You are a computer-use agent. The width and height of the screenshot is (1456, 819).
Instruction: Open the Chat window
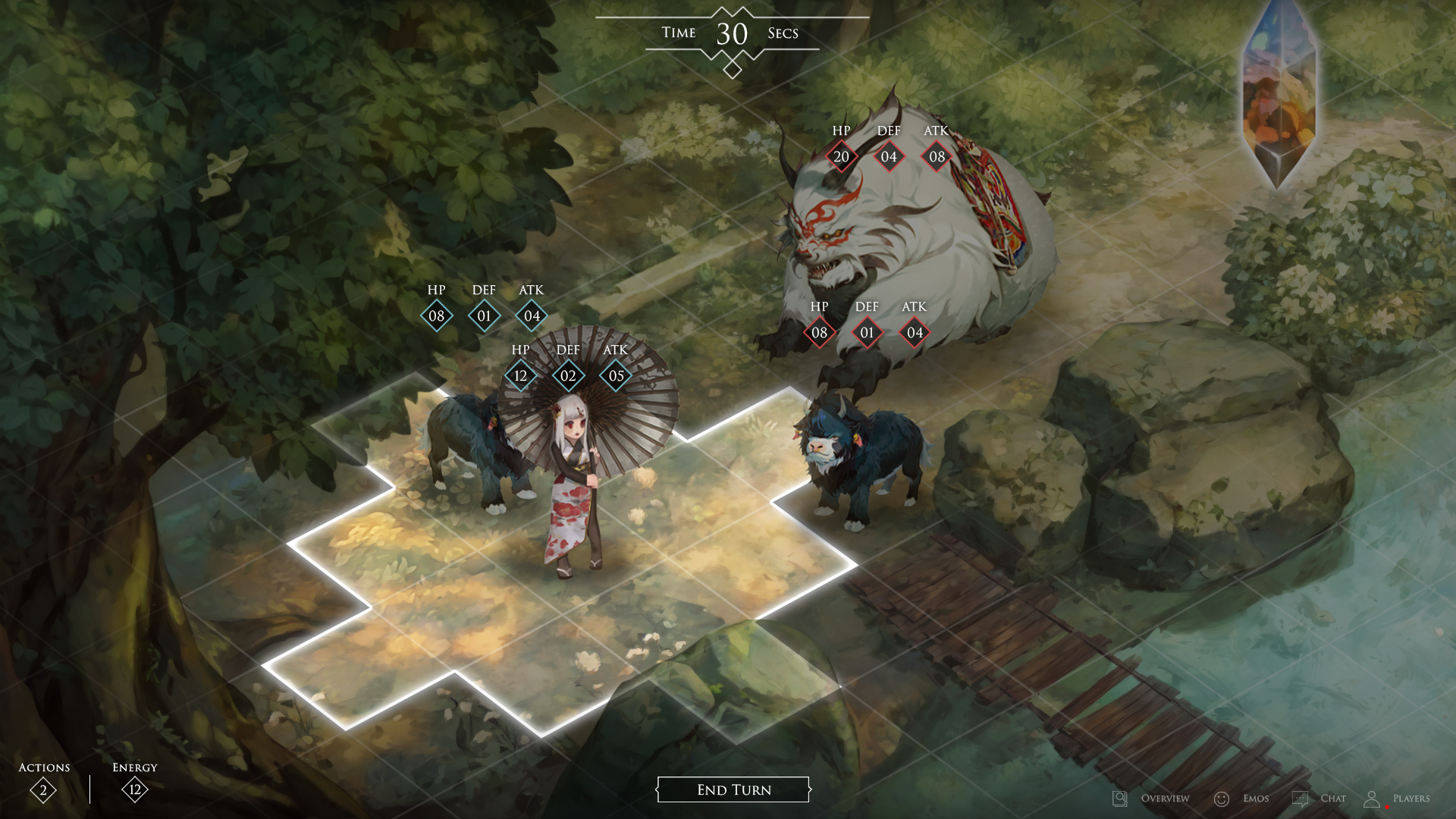[1319, 798]
